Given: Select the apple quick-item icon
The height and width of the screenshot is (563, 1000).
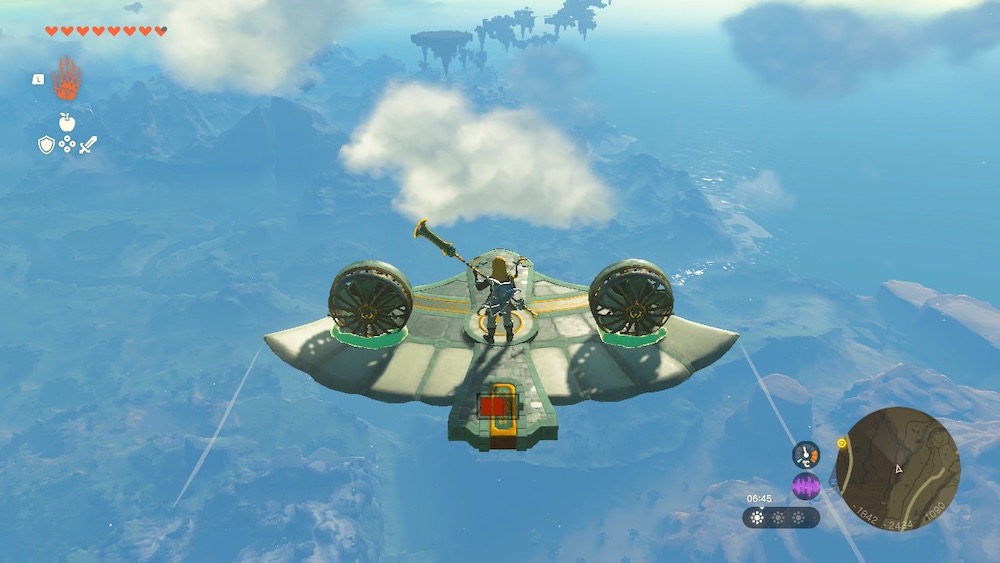Looking at the screenshot, I should point(67,122).
